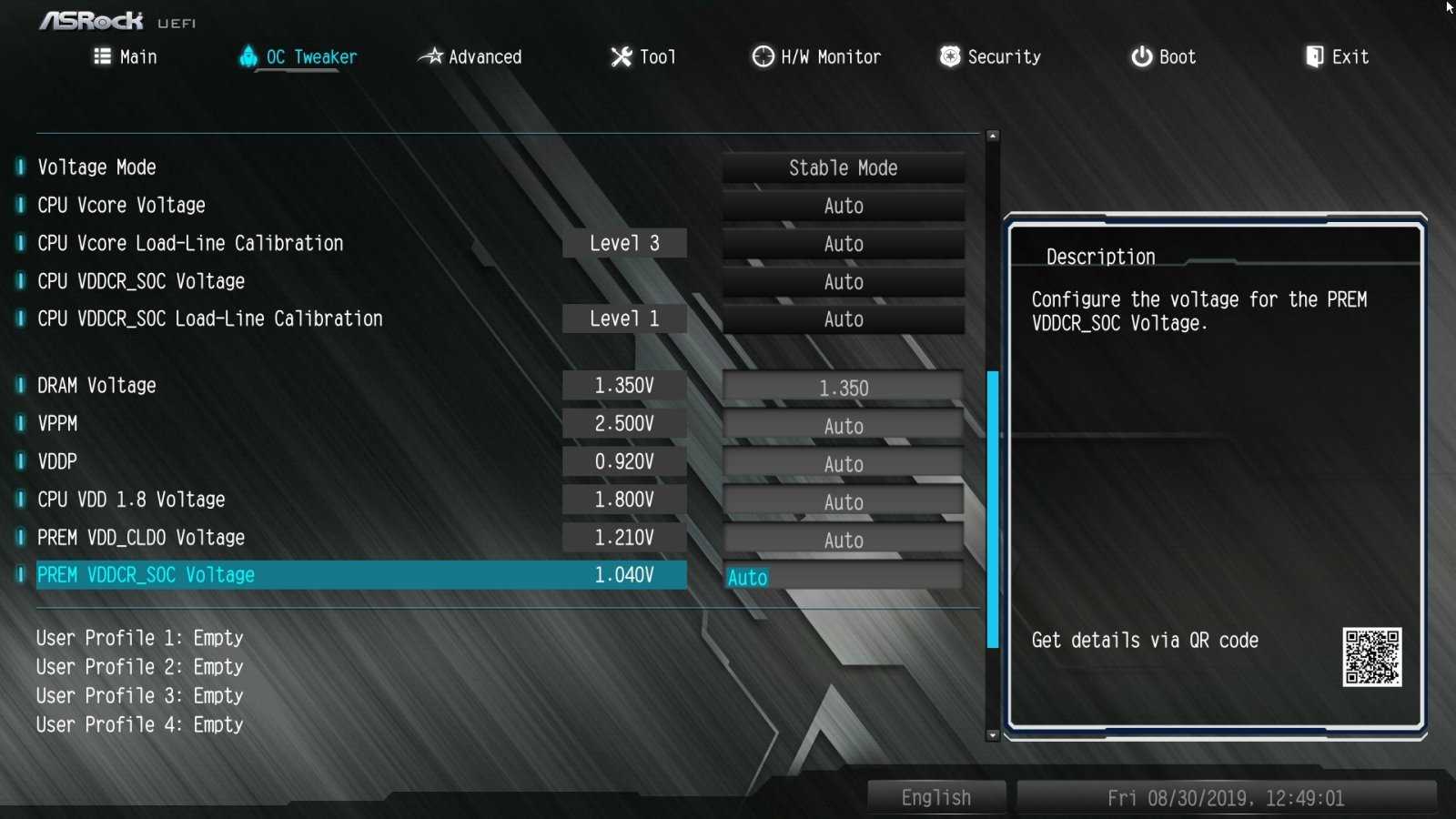Change the Voltage Mode Stable Mode dropdown
This screenshot has width=1456, height=819.
[843, 168]
